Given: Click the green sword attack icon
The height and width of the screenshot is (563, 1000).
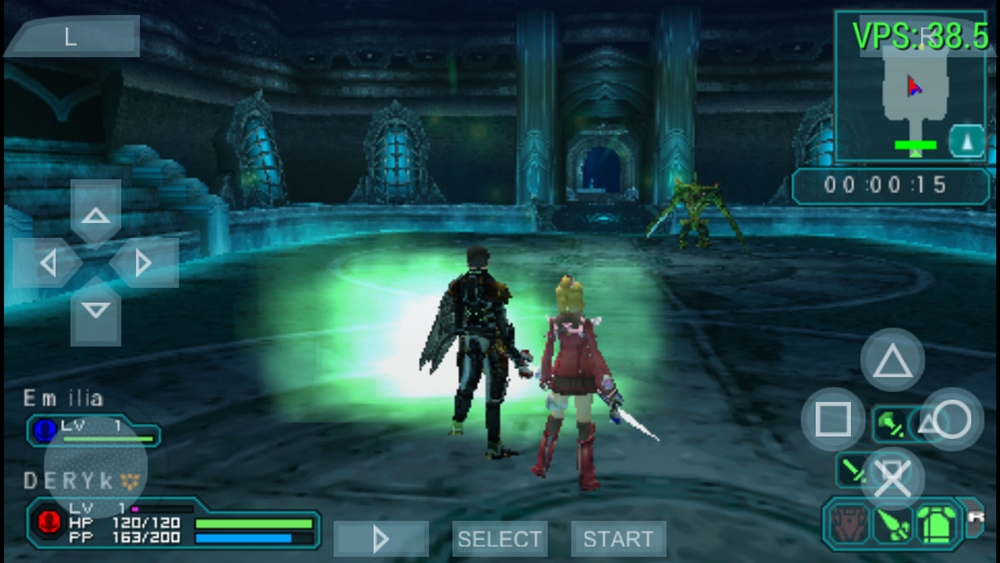Looking at the screenshot, I should tap(853, 468).
